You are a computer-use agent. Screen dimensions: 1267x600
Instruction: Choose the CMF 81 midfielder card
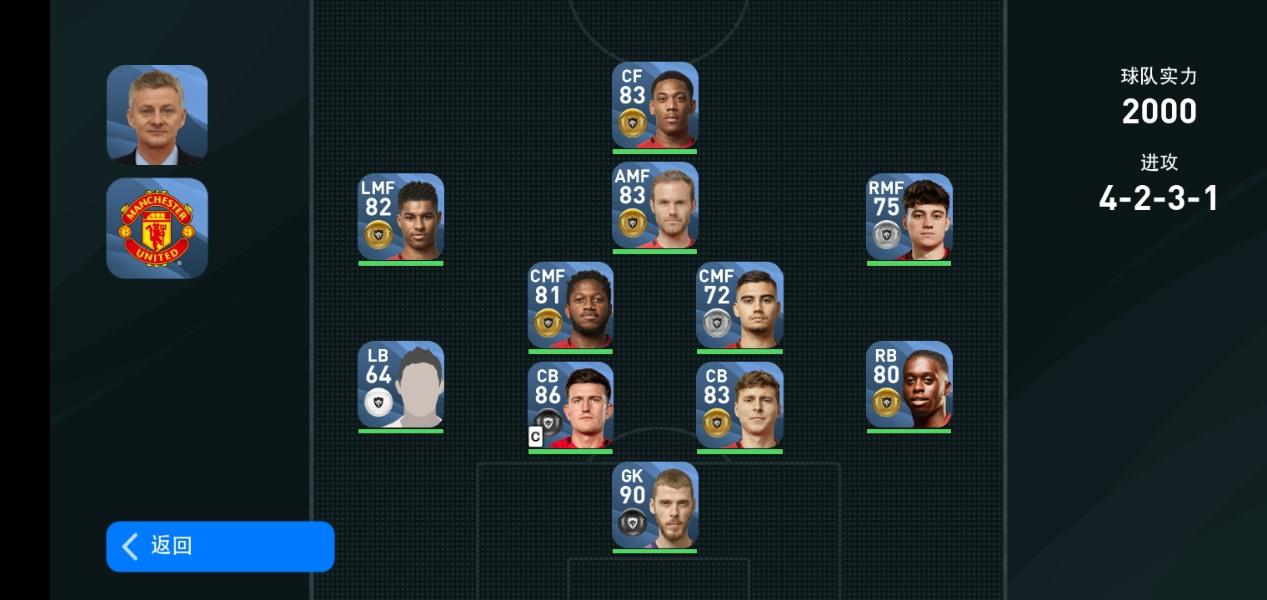coord(570,305)
